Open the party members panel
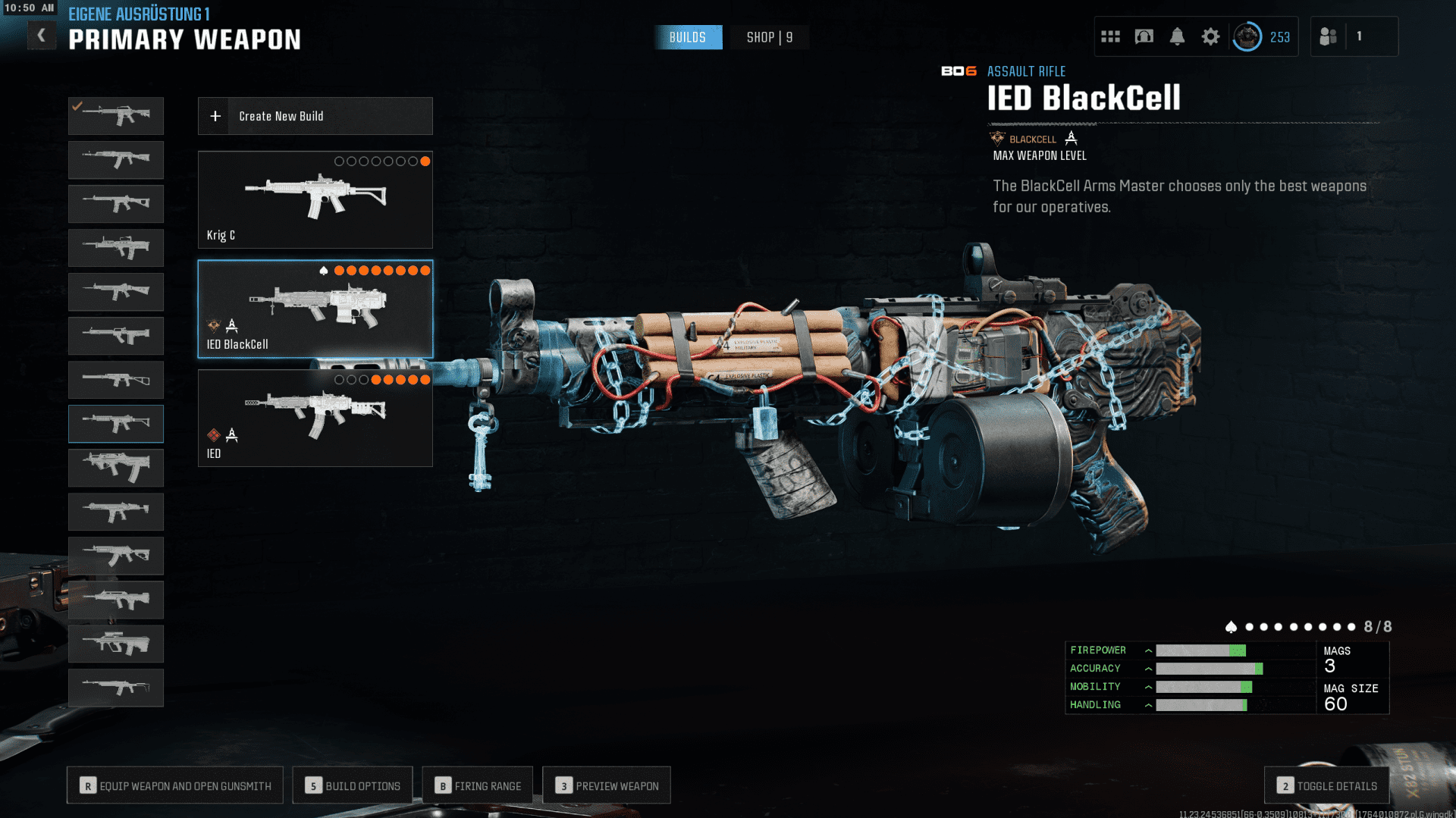 tap(1329, 36)
